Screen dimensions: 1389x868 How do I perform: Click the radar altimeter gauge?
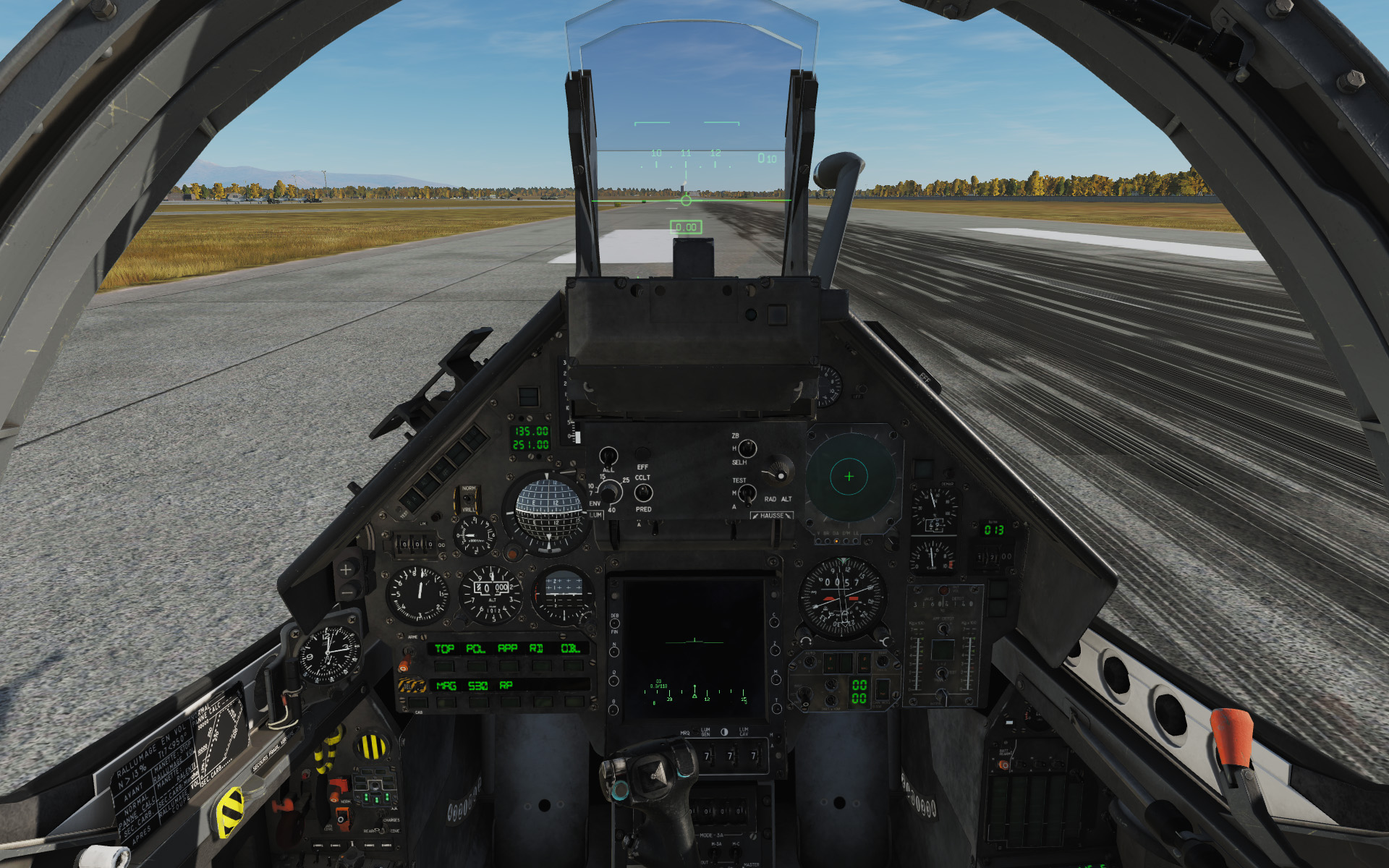[848, 476]
